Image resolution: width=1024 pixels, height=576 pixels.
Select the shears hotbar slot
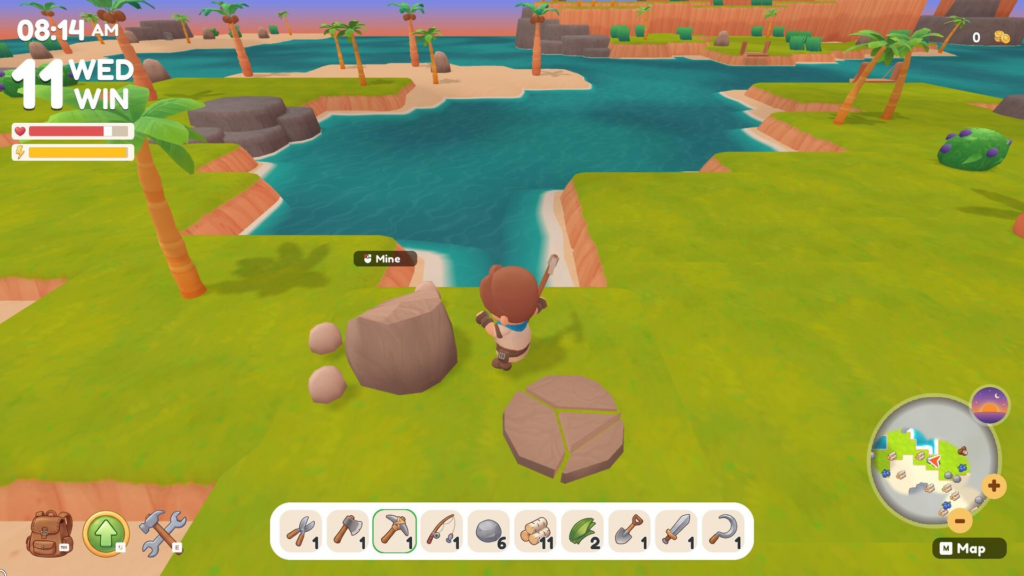click(300, 530)
